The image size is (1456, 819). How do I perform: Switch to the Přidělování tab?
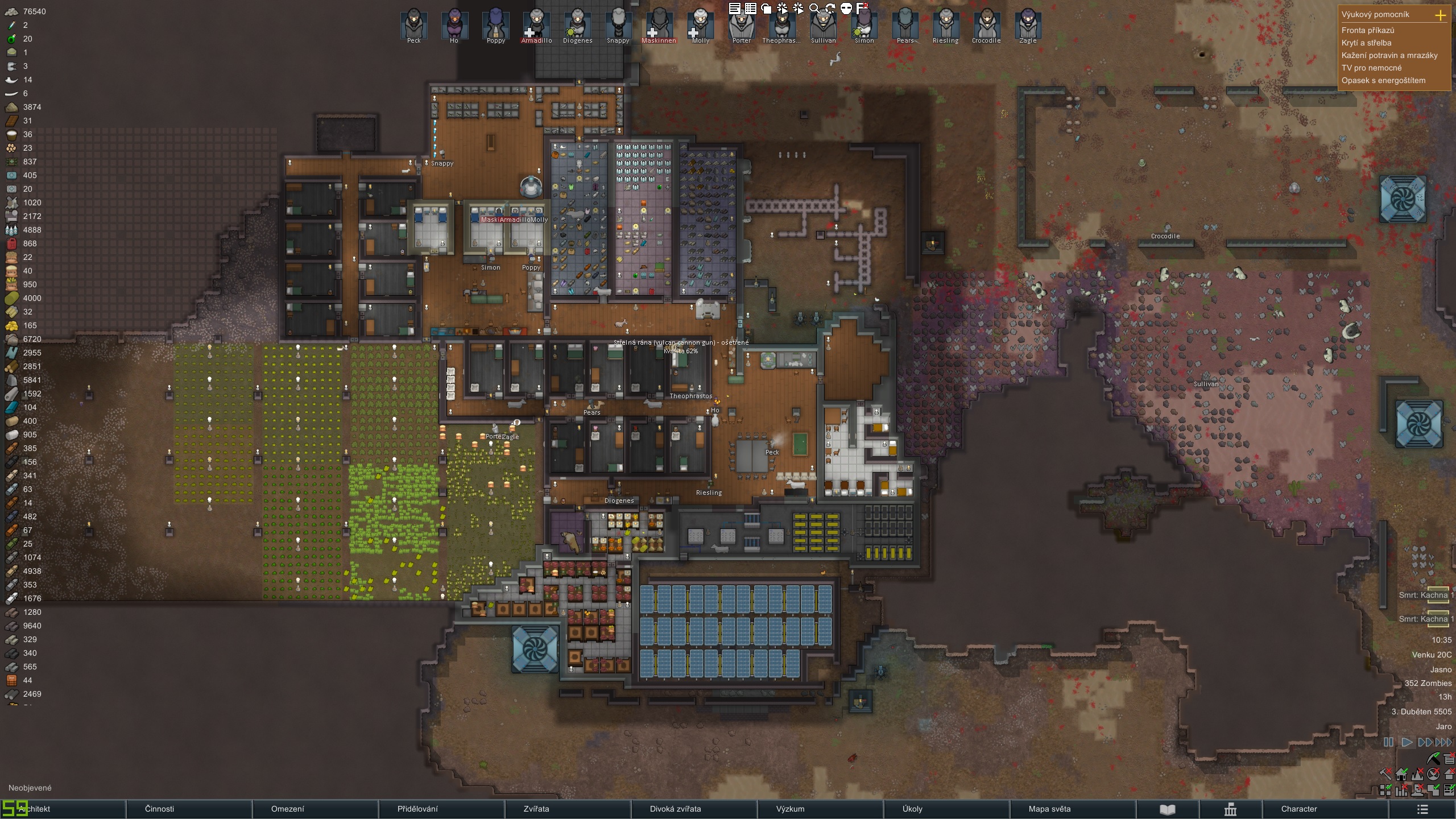417,809
